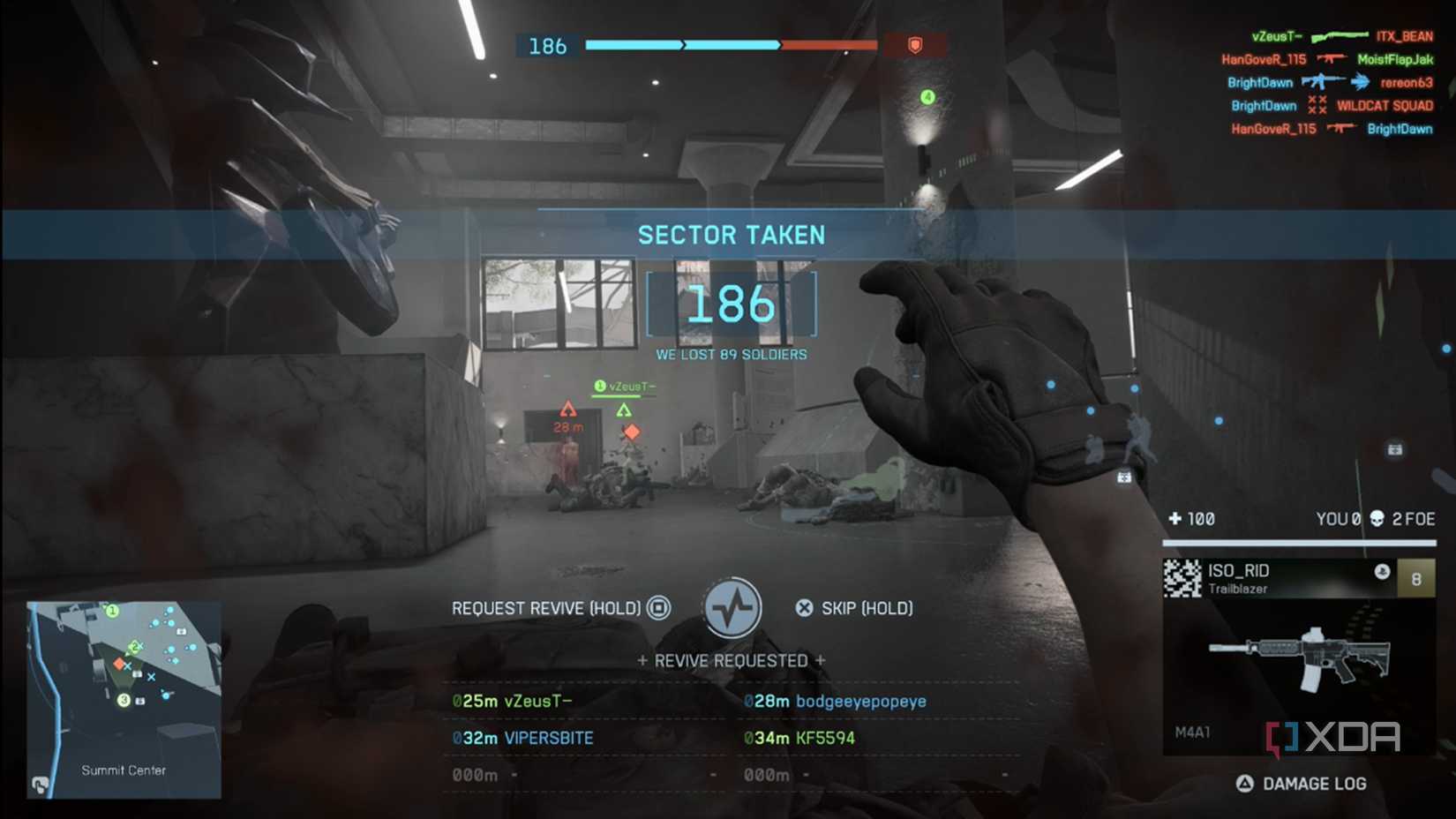
Task: Click the red shield enemy team icon
Action: coord(915,45)
